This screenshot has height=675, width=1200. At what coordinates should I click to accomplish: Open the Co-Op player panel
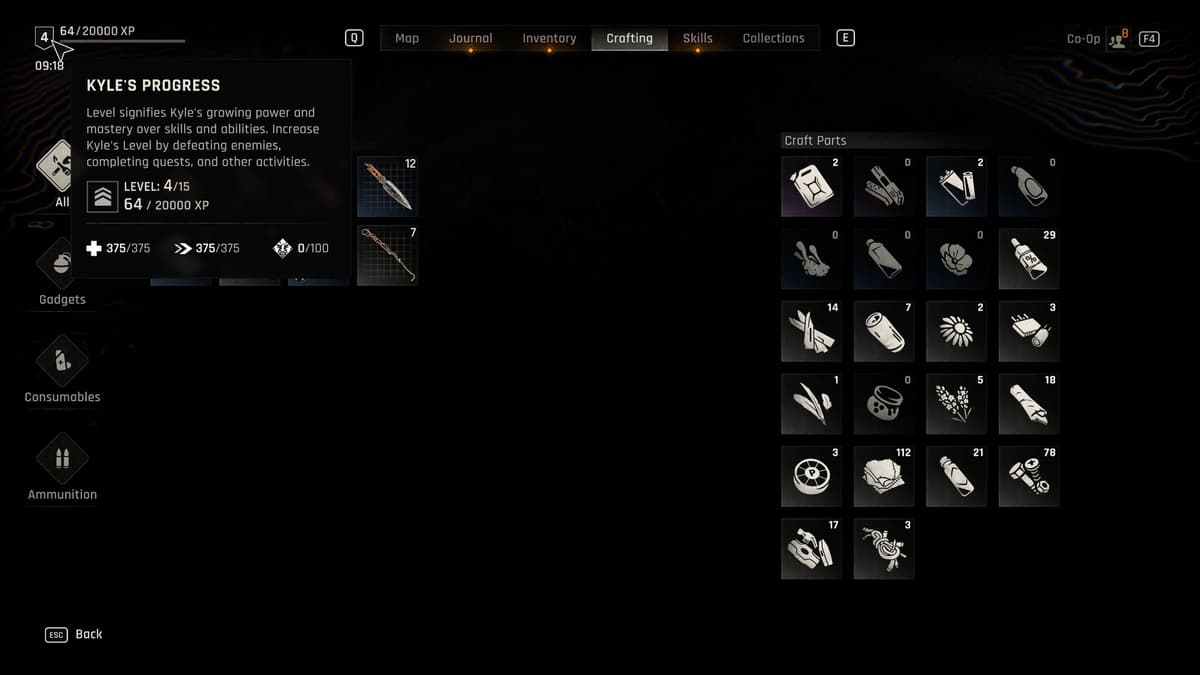point(1118,39)
